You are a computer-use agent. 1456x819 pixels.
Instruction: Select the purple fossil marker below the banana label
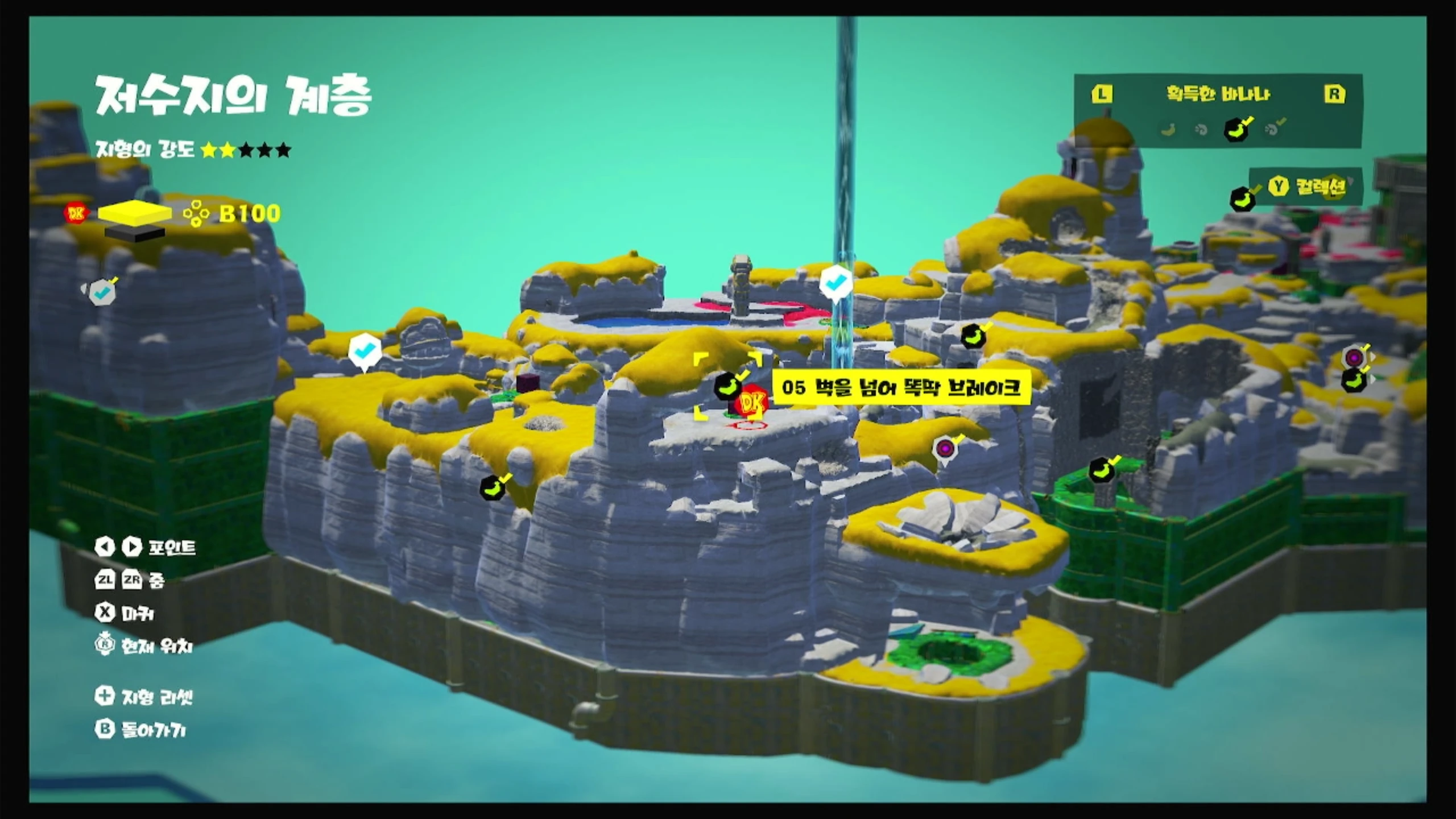(944, 449)
